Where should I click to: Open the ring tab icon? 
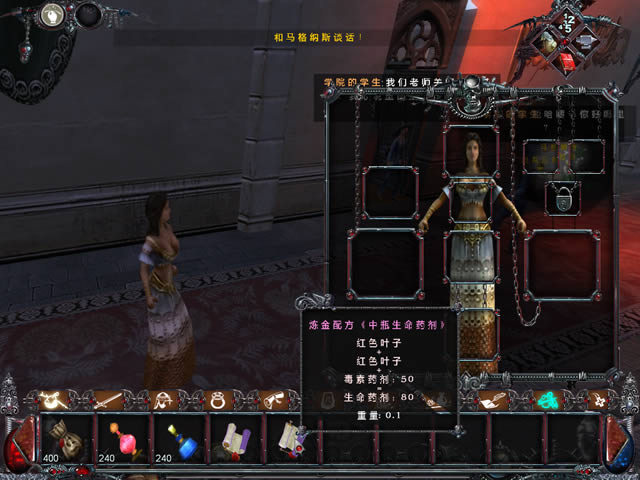(x=216, y=400)
